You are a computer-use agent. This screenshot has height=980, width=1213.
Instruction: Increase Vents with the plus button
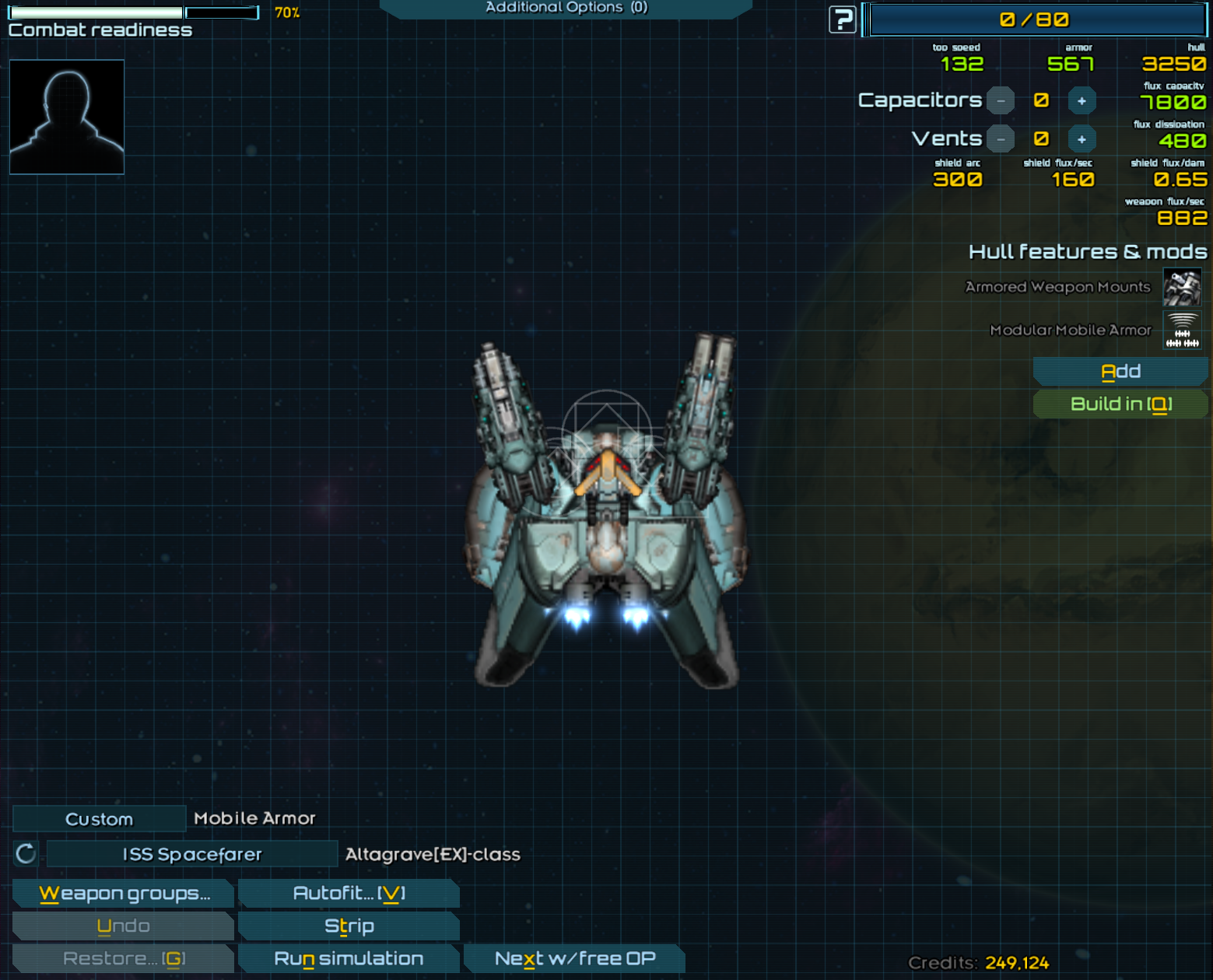point(1081,139)
